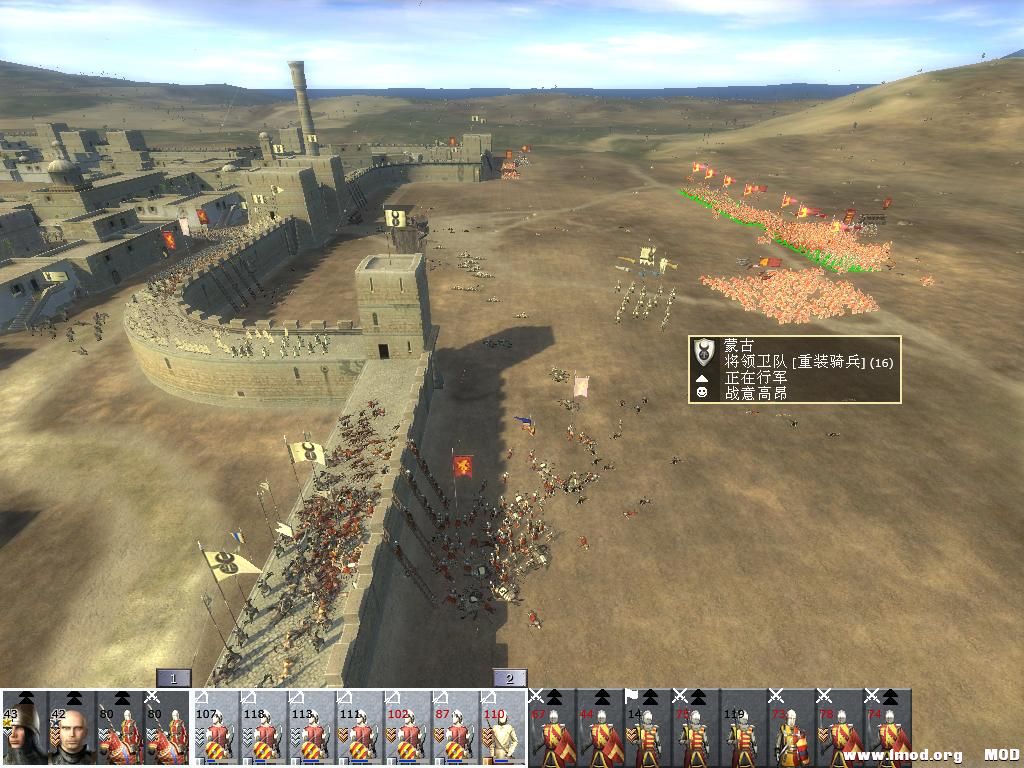Choose the archer unit card showing 118
This screenshot has height=768, width=1024.
tap(264, 728)
